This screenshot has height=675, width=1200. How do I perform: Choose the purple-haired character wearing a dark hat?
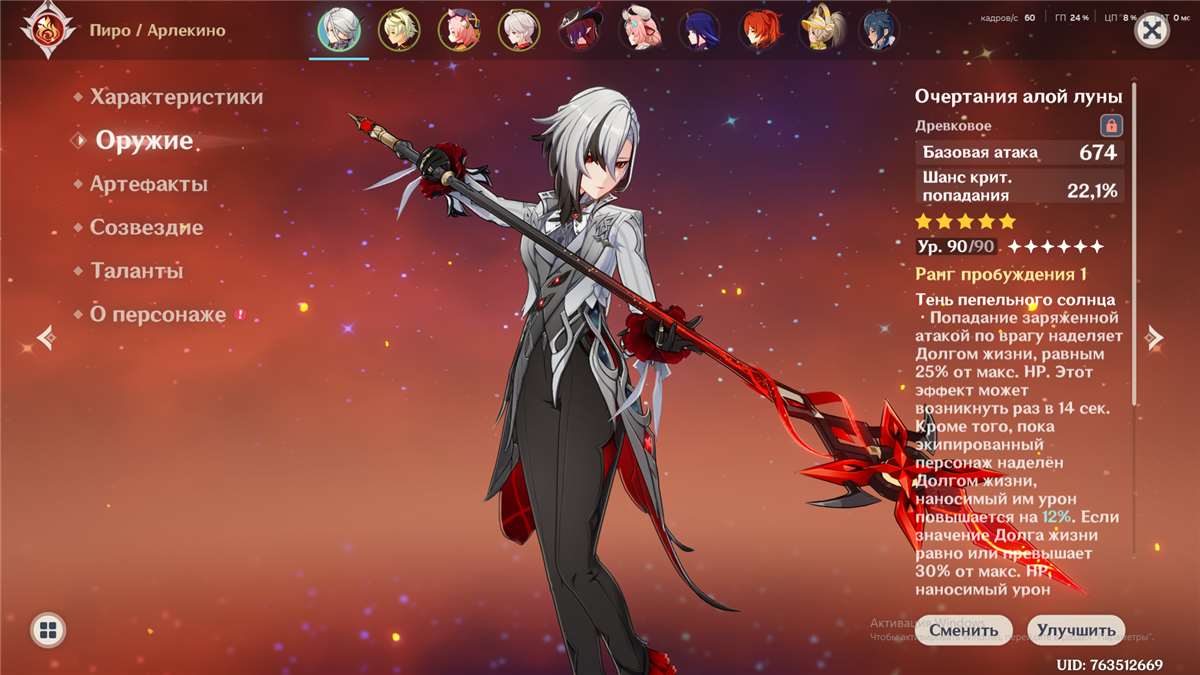pyautogui.click(x=579, y=31)
